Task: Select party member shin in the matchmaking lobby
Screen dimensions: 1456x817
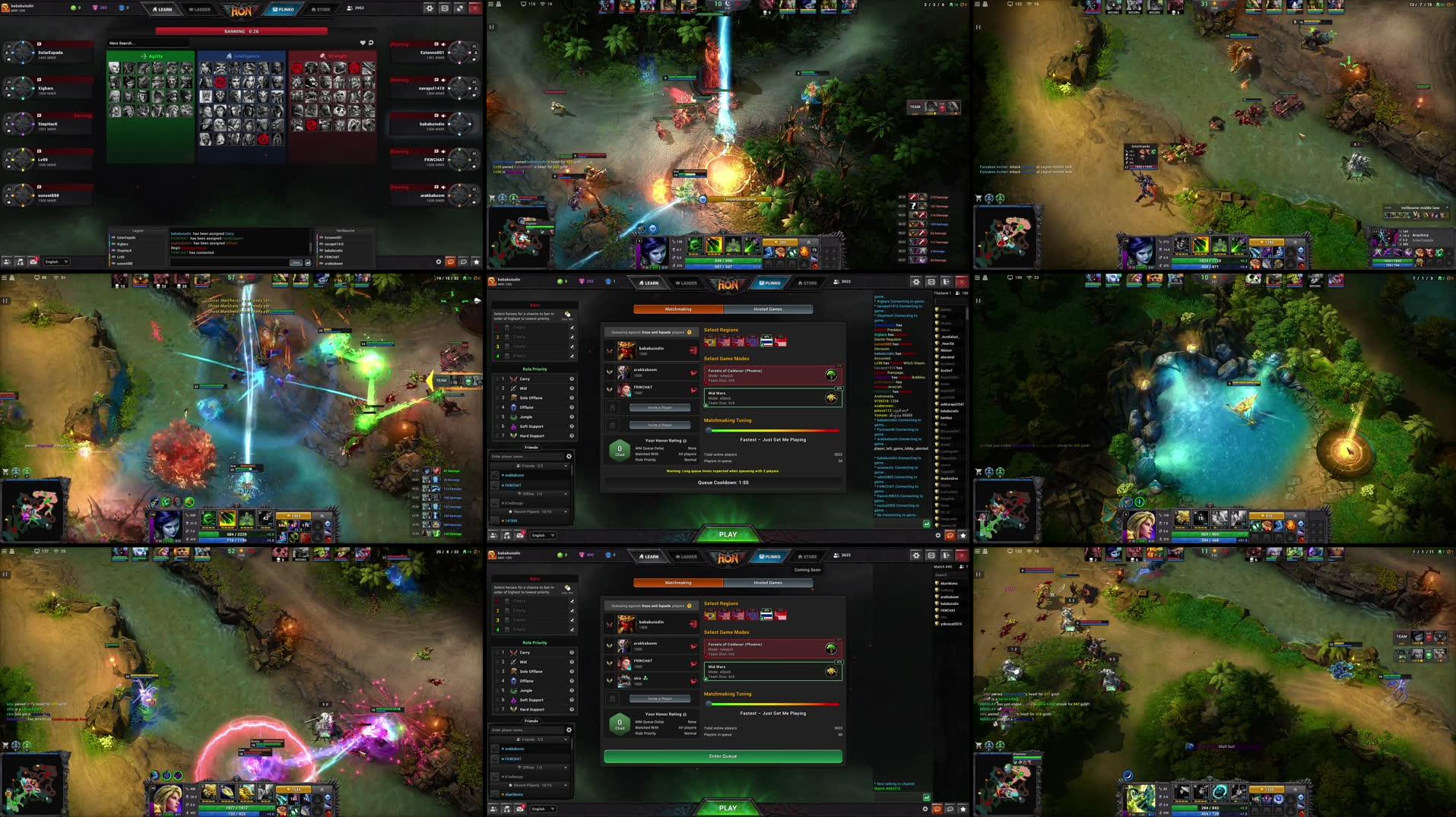Action: pyautogui.click(x=639, y=679)
